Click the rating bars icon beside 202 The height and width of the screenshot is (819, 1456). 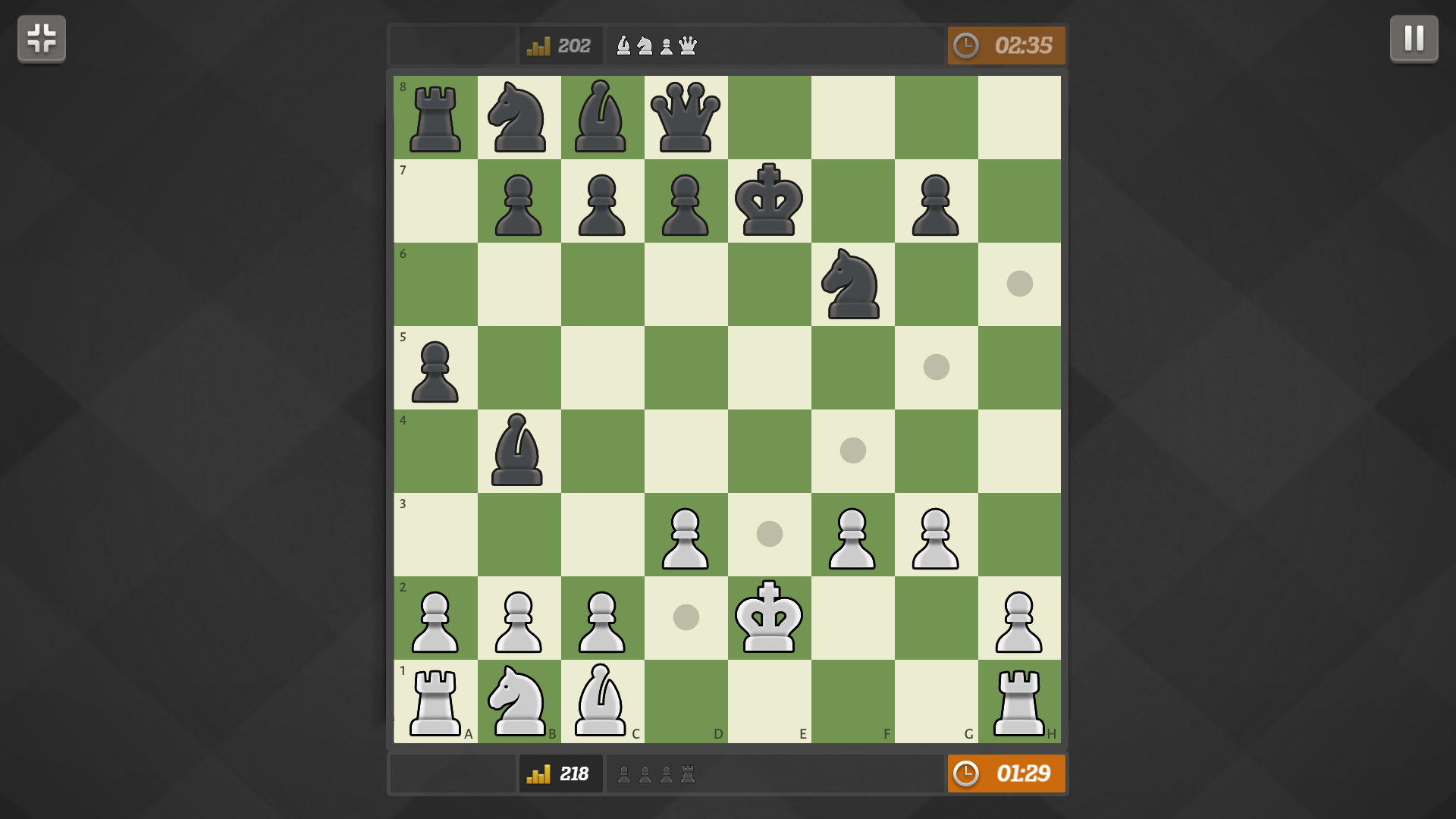coord(538,45)
